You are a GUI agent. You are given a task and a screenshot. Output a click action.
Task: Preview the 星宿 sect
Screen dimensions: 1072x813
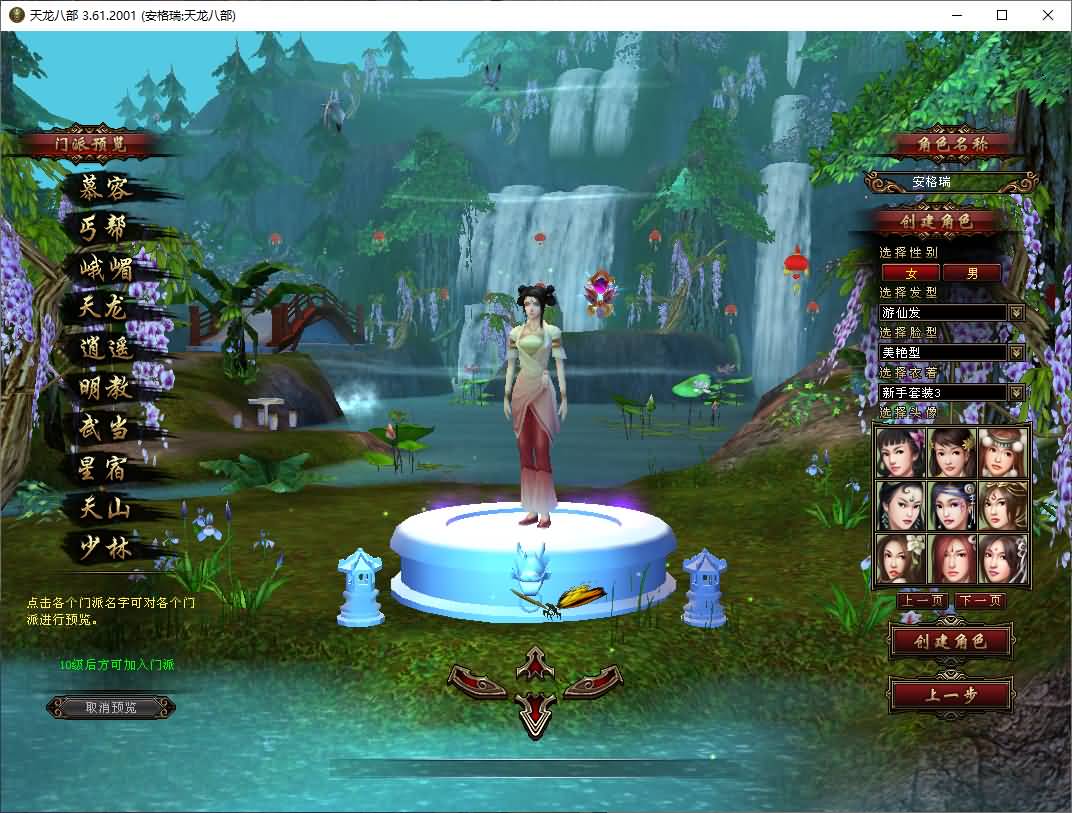(105, 468)
